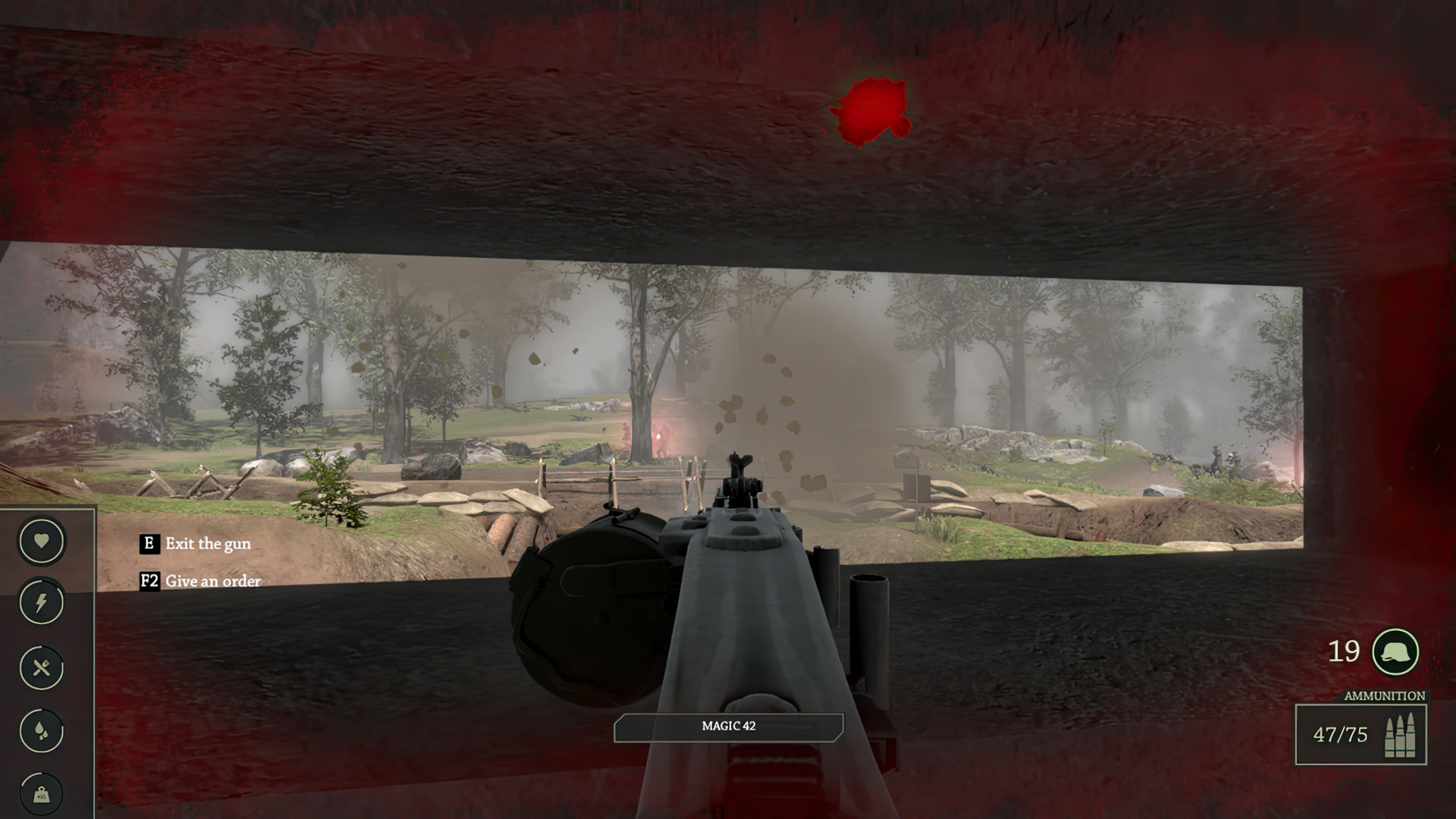Activate the Give an order prompt
This screenshot has height=819, width=1456.
point(215,582)
